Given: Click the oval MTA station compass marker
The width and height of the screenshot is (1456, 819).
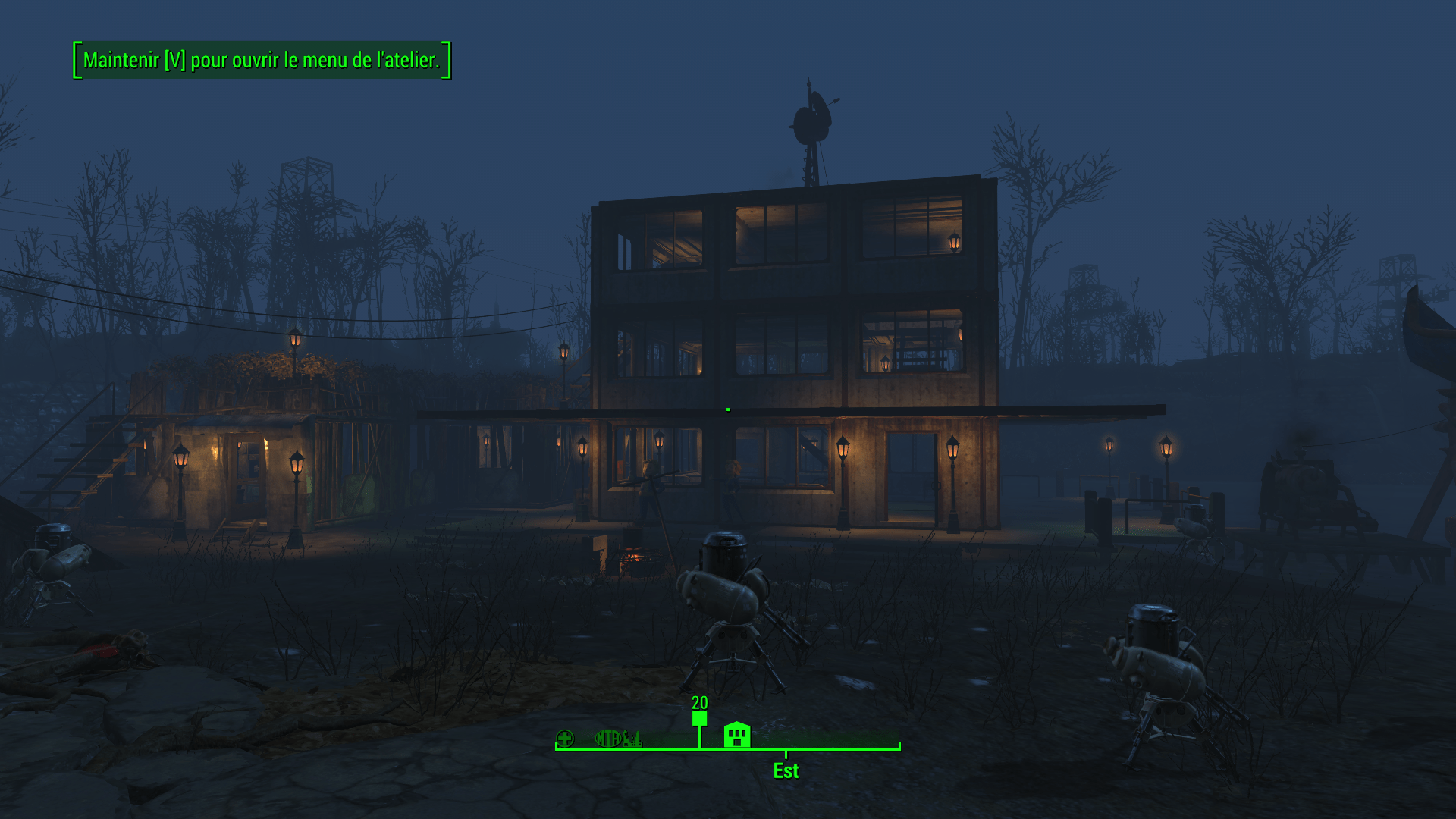Looking at the screenshot, I should pos(607,738).
